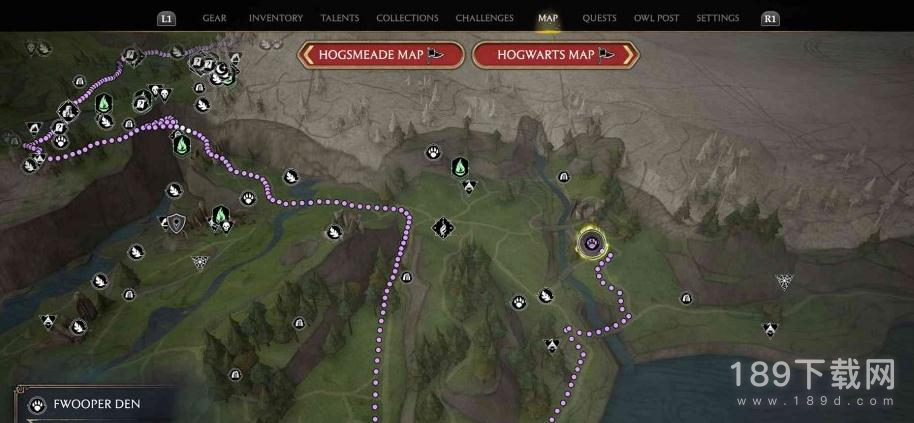Go to the Talents tab
The width and height of the screenshot is (914, 423).
point(339,18)
